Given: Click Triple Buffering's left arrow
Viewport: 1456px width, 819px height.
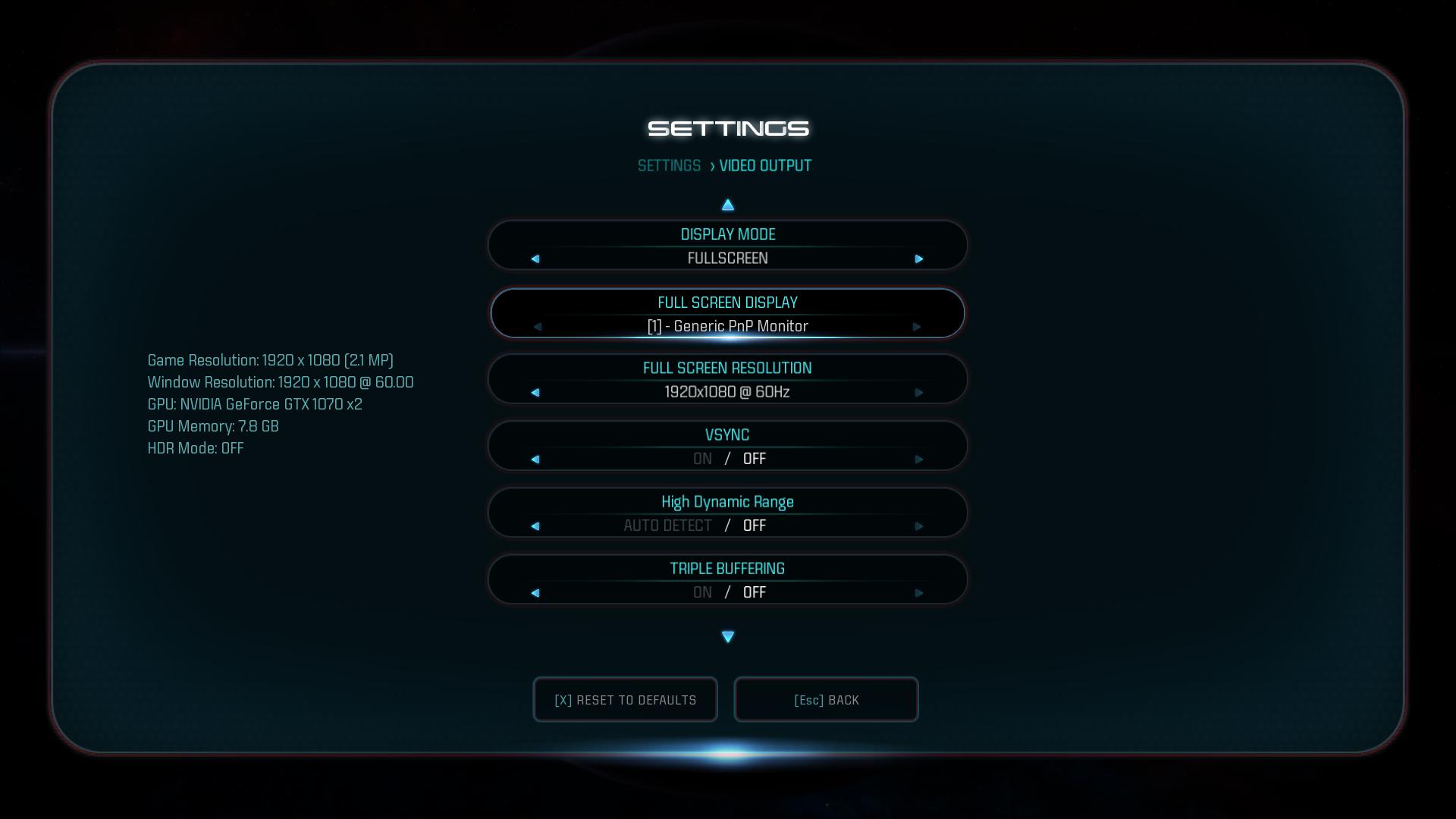Looking at the screenshot, I should pyautogui.click(x=535, y=593).
